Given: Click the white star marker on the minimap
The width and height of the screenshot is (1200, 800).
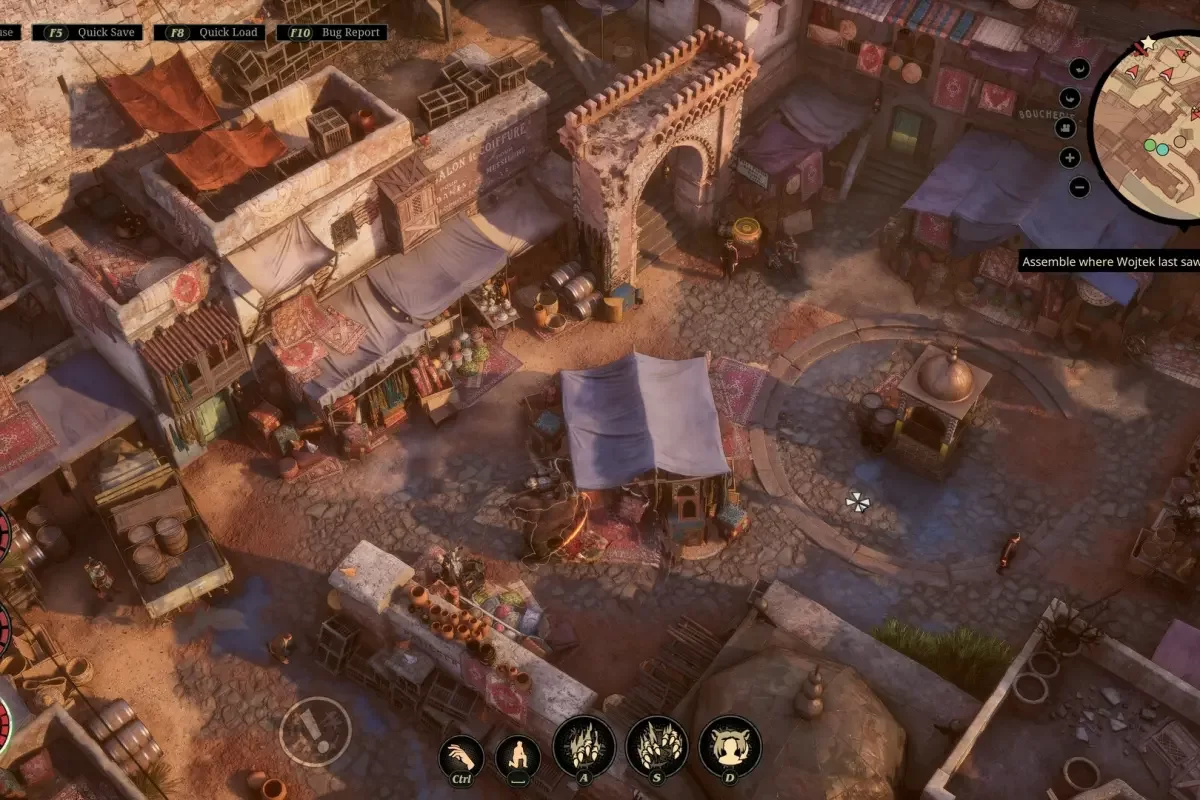Looking at the screenshot, I should pyautogui.click(x=1148, y=42).
